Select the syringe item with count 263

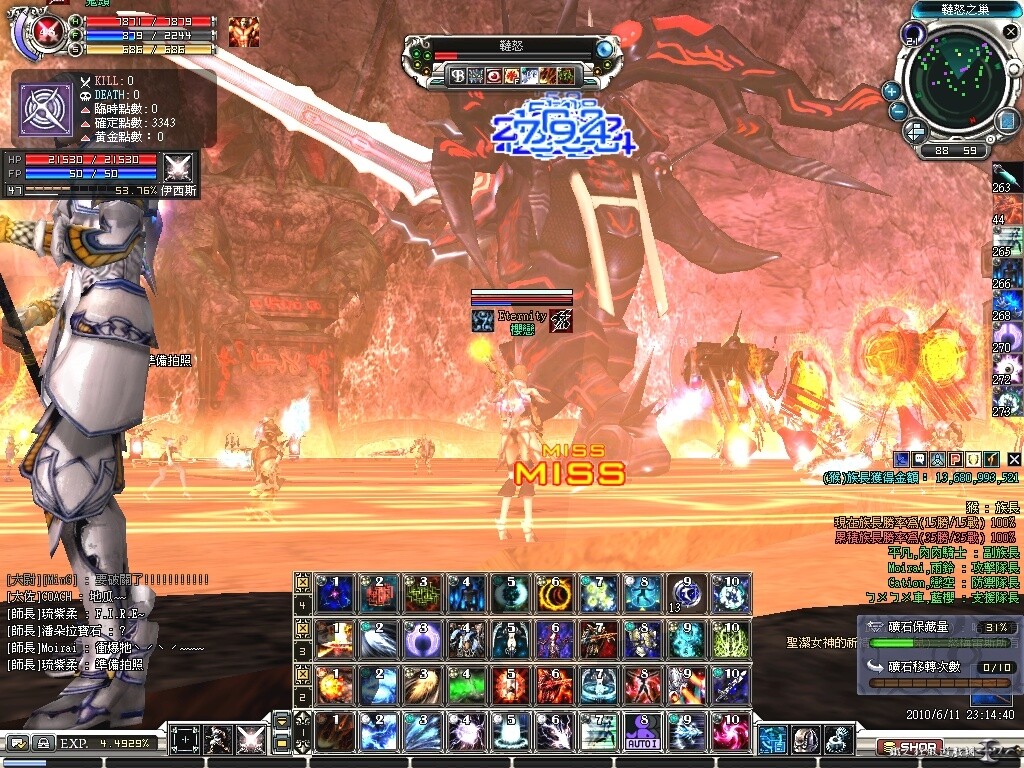click(x=1007, y=177)
